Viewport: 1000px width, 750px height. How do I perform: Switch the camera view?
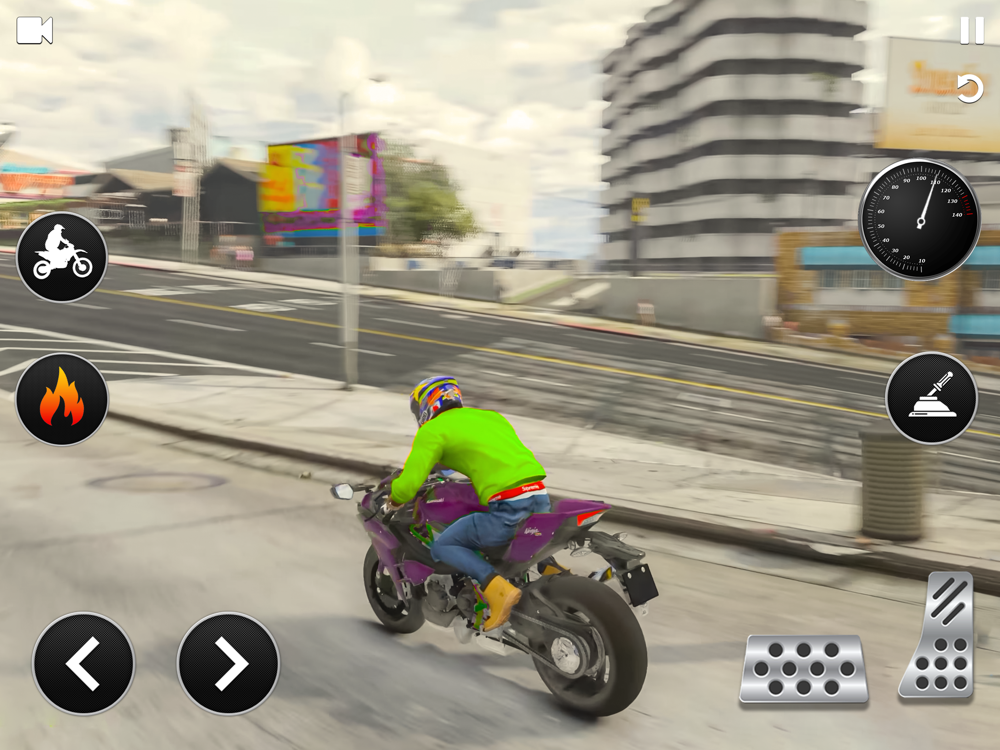(34, 31)
